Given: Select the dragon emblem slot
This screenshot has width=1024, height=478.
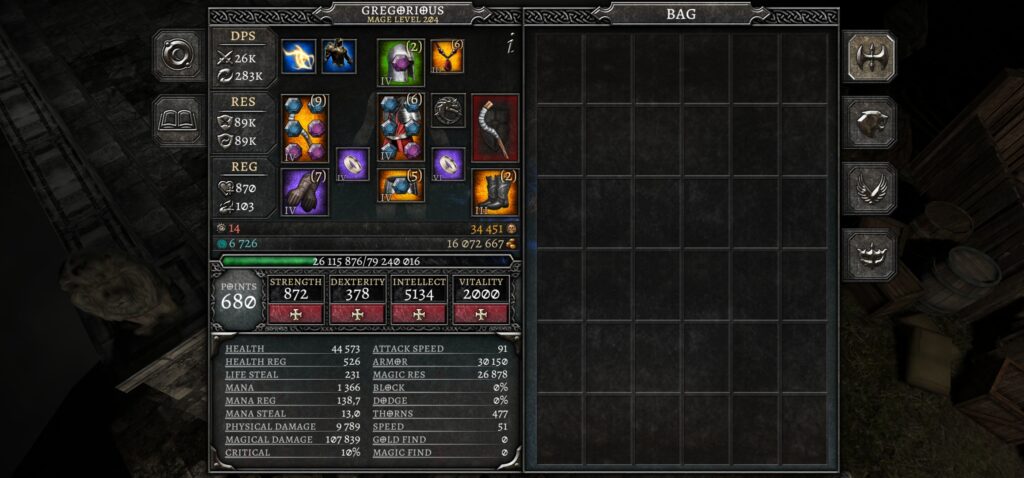Looking at the screenshot, I should [x=448, y=109].
